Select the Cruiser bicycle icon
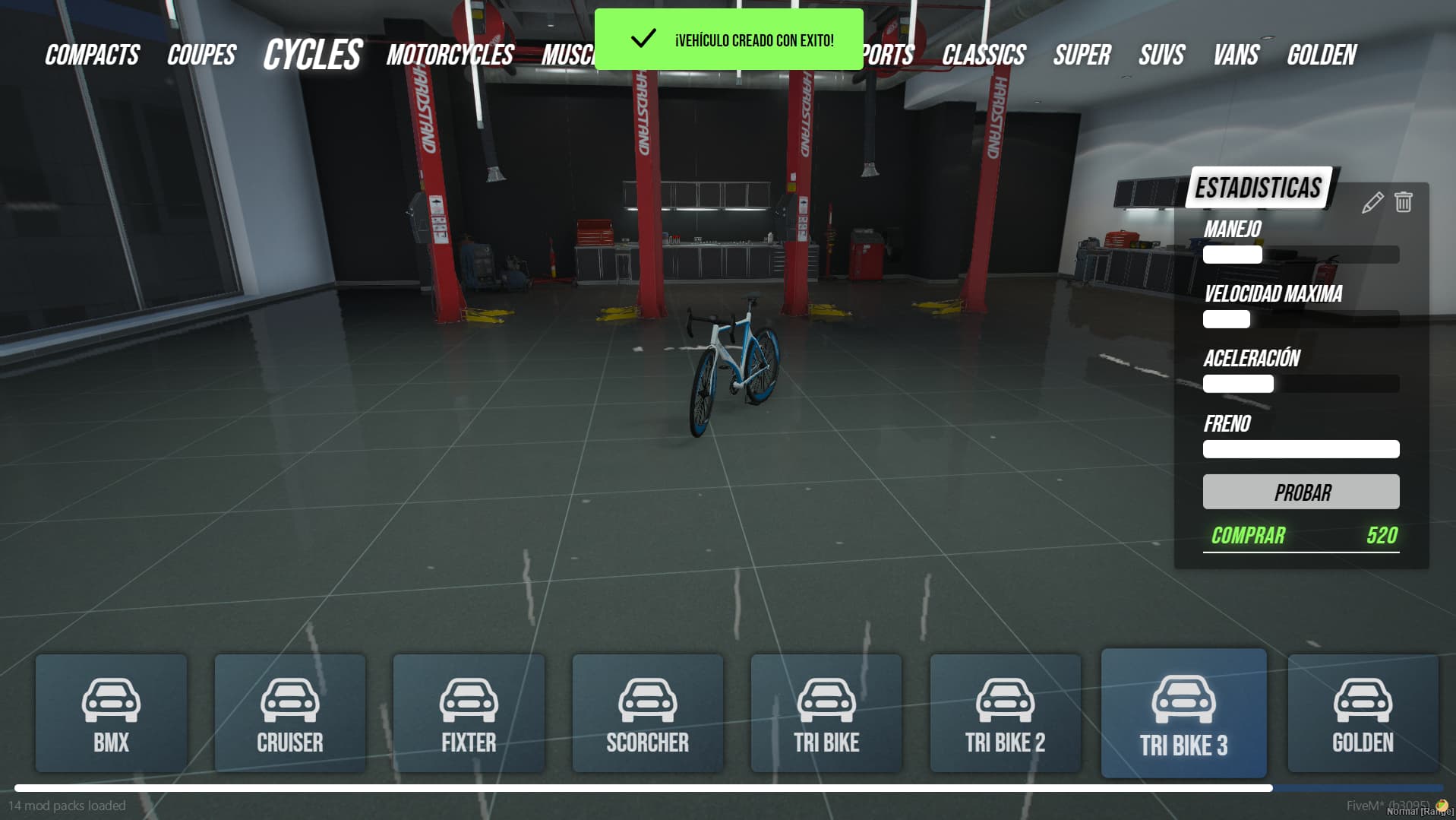This screenshot has width=1456, height=820. [289, 700]
